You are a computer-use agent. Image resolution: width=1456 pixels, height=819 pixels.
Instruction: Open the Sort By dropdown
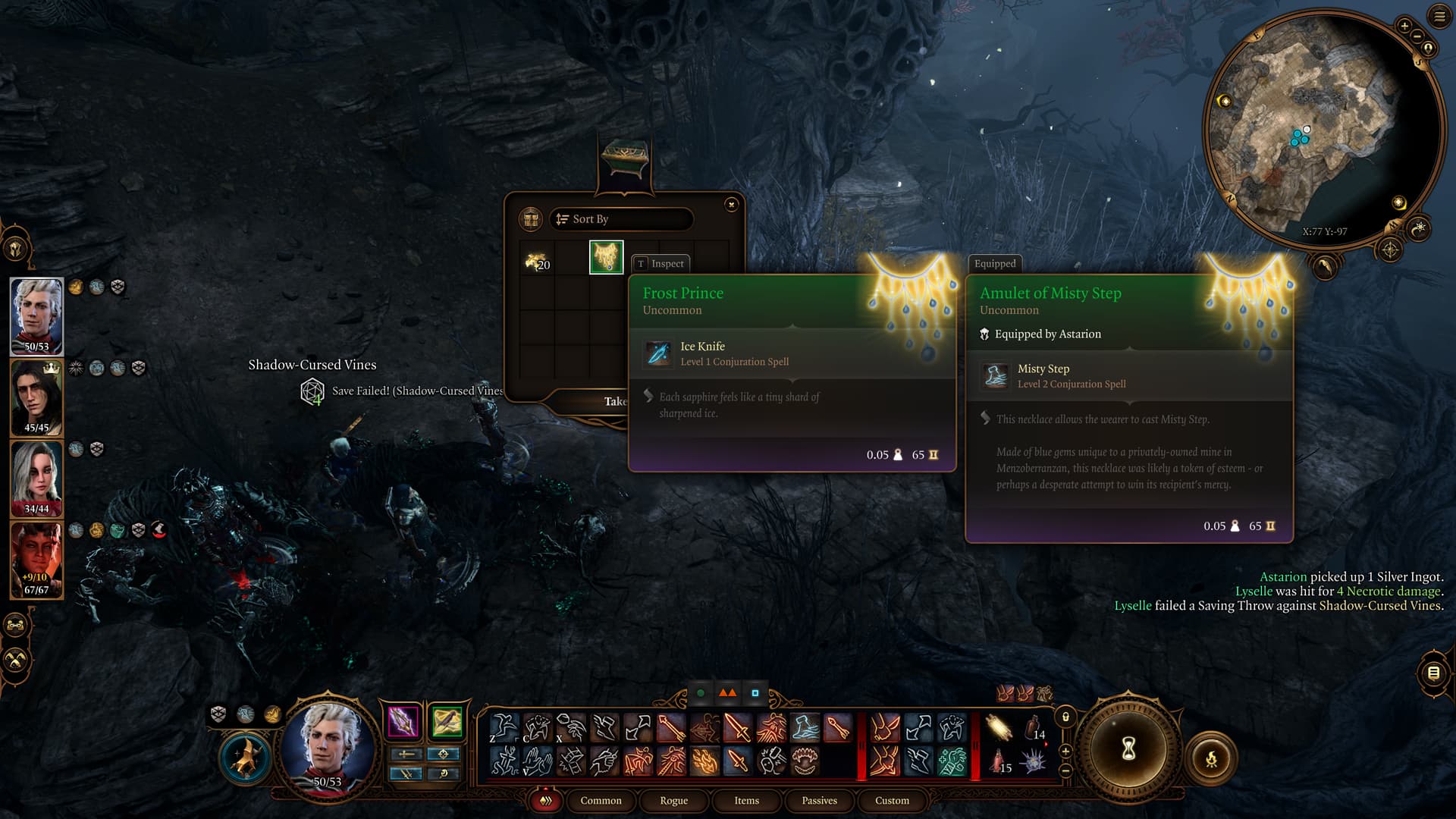(620, 219)
